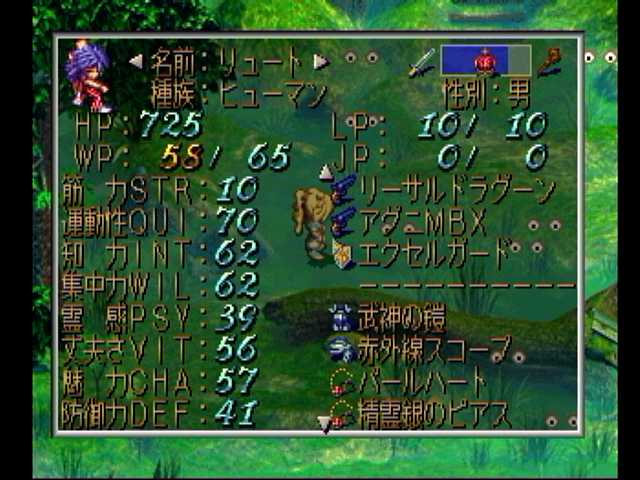Click the staff icon in the top right
640x480 pixels.
pyautogui.click(x=549, y=62)
